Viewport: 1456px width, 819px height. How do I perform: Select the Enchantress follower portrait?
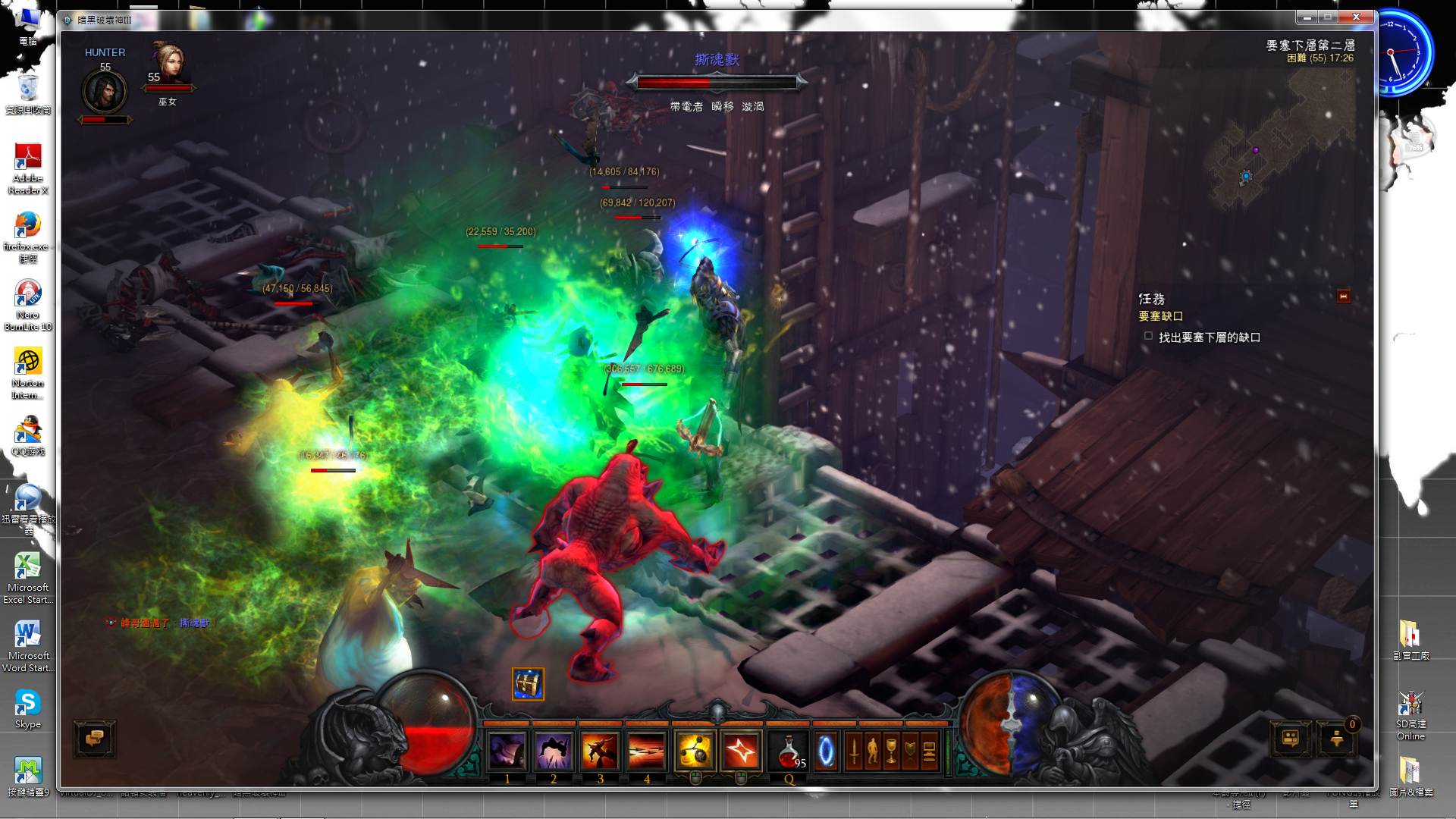168,64
